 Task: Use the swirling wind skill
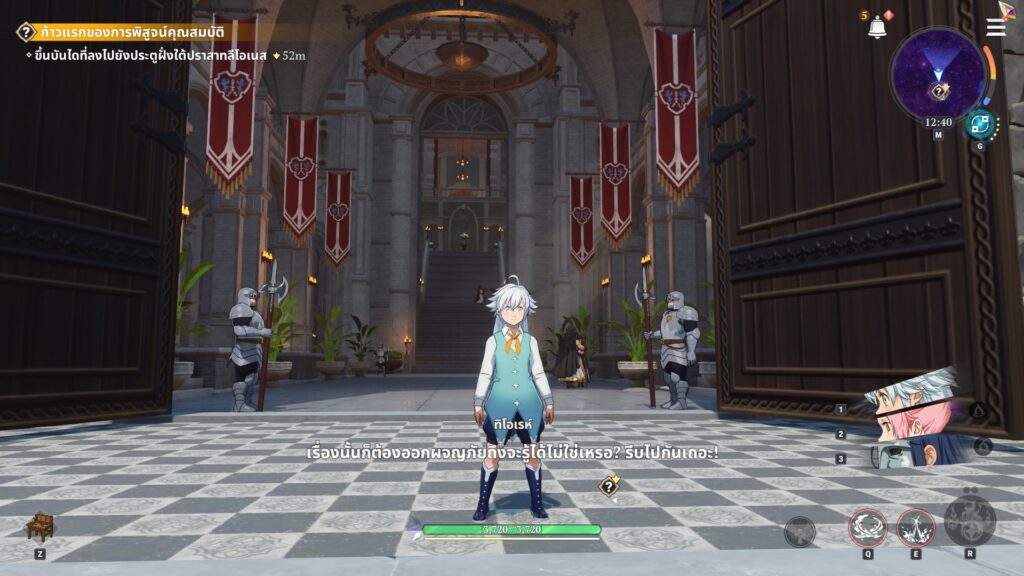(x=868, y=527)
